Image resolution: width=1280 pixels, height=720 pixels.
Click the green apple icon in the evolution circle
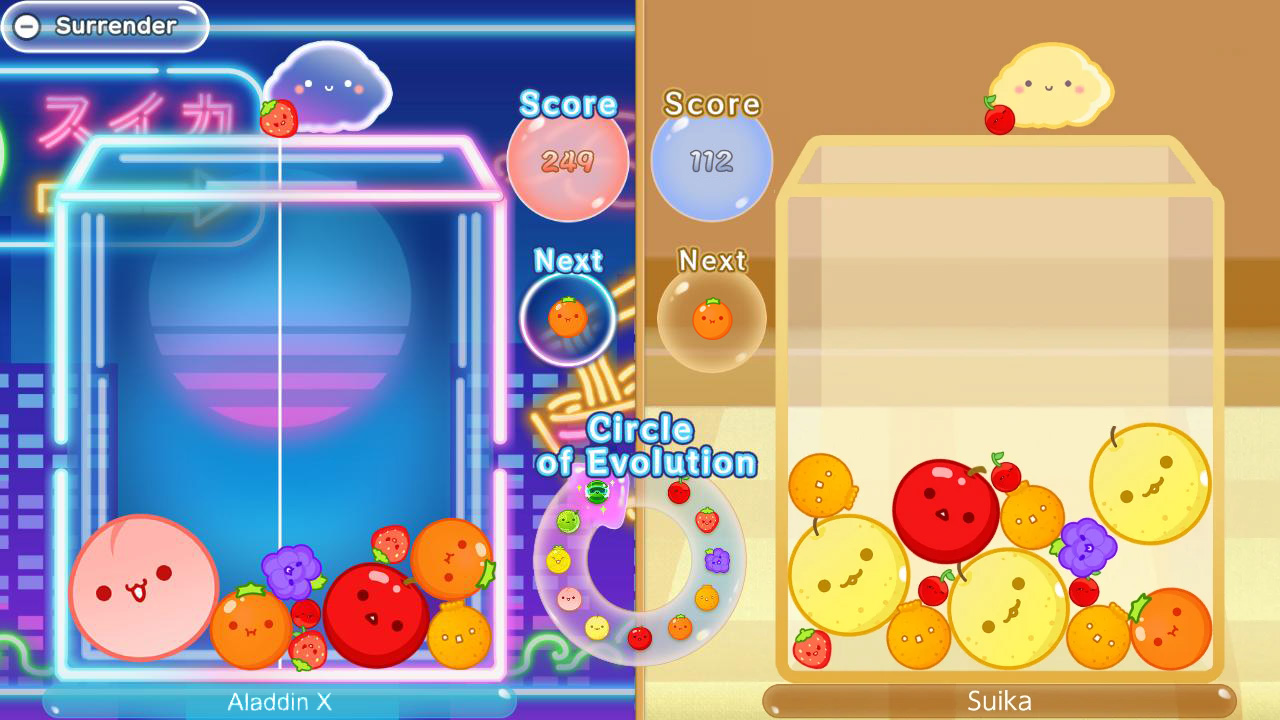coord(567,521)
